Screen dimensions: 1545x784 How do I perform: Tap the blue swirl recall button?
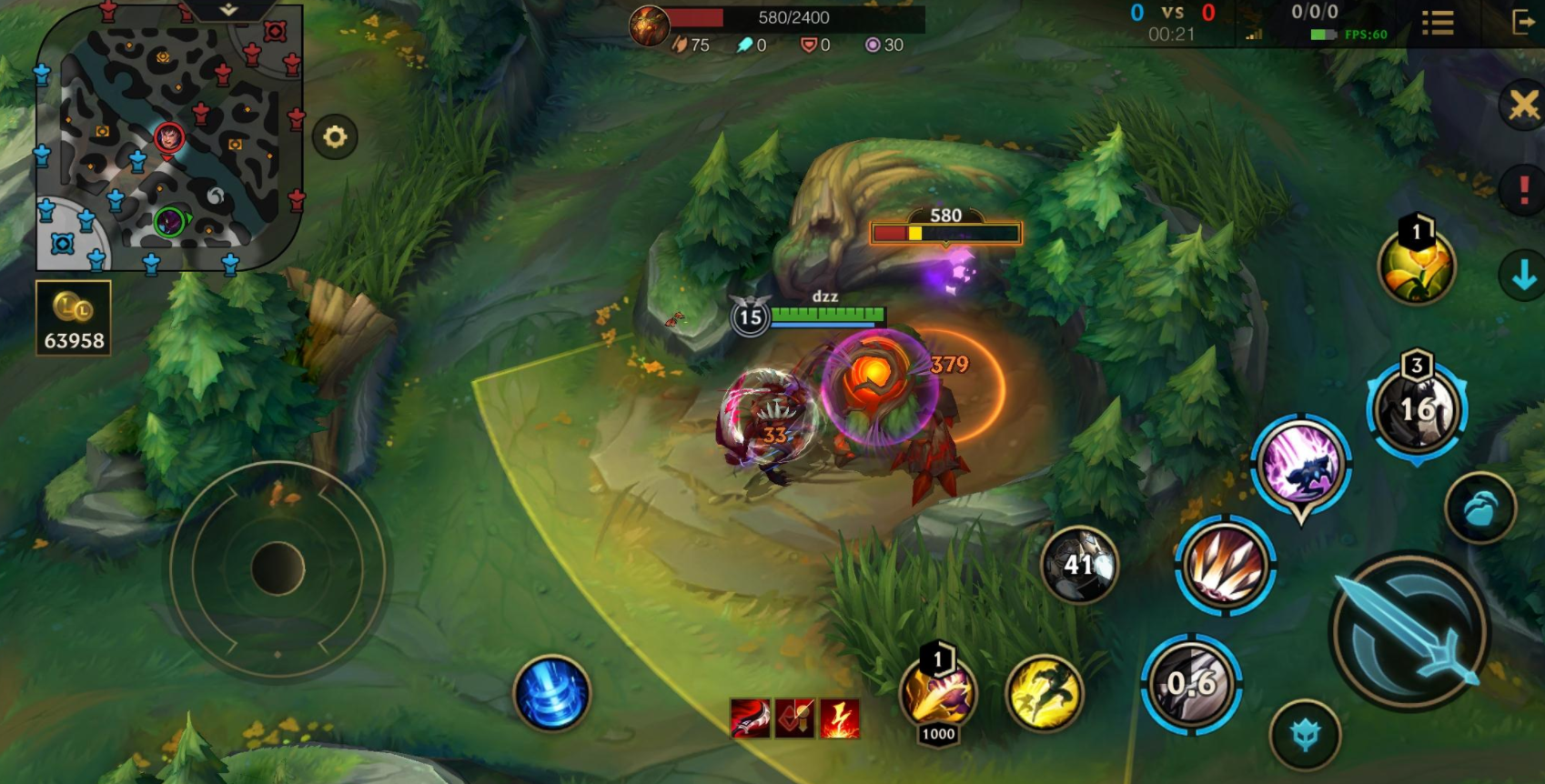coord(551,693)
